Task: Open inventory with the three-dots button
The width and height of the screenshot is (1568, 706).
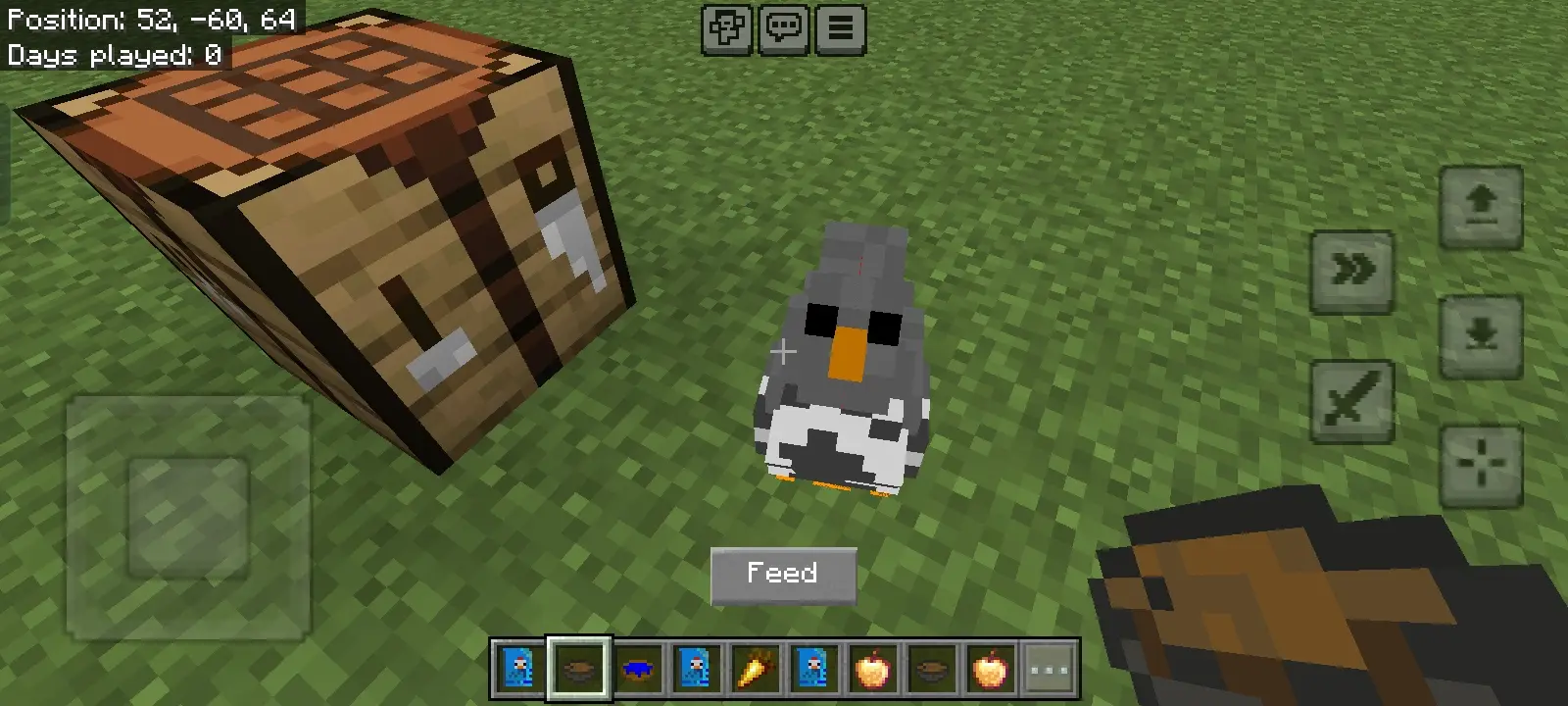Action: [x=1049, y=670]
